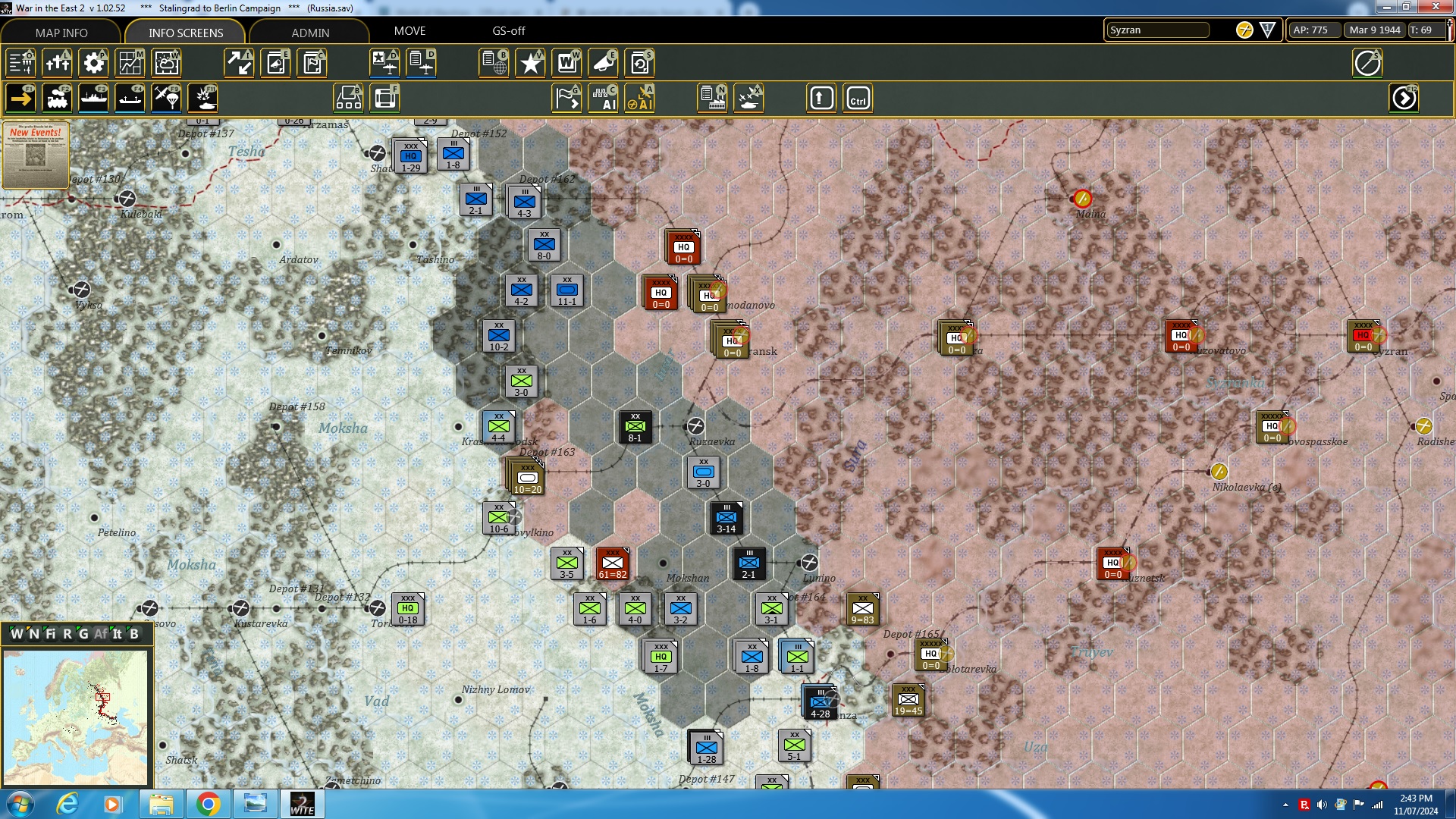The width and height of the screenshot is (1456, 819).
Task: Open the battles list (X tank icon)
Action: (748, 98)
